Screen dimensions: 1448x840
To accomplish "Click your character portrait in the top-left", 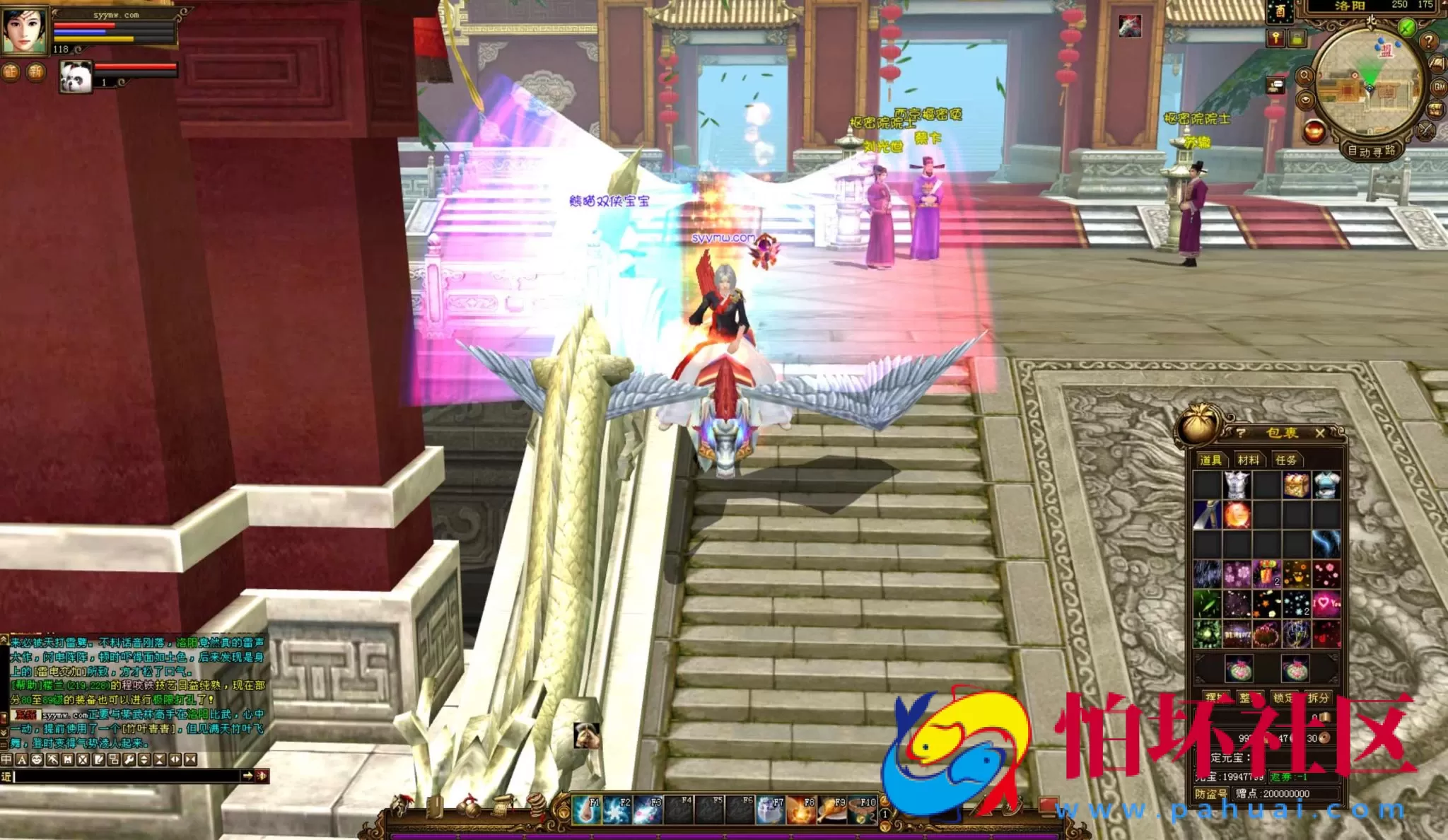I will point(23,31).
